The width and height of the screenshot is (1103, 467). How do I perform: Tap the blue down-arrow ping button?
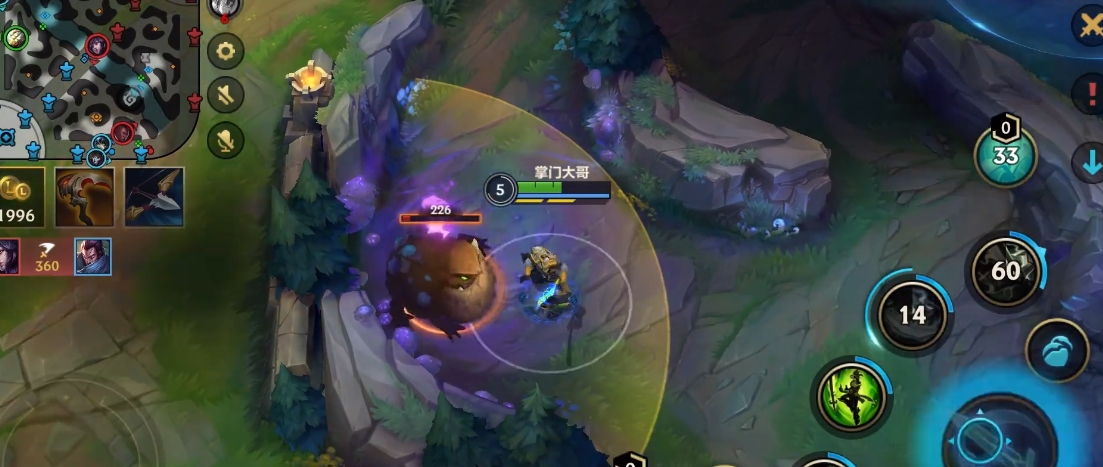click(x=1087, y=162)
